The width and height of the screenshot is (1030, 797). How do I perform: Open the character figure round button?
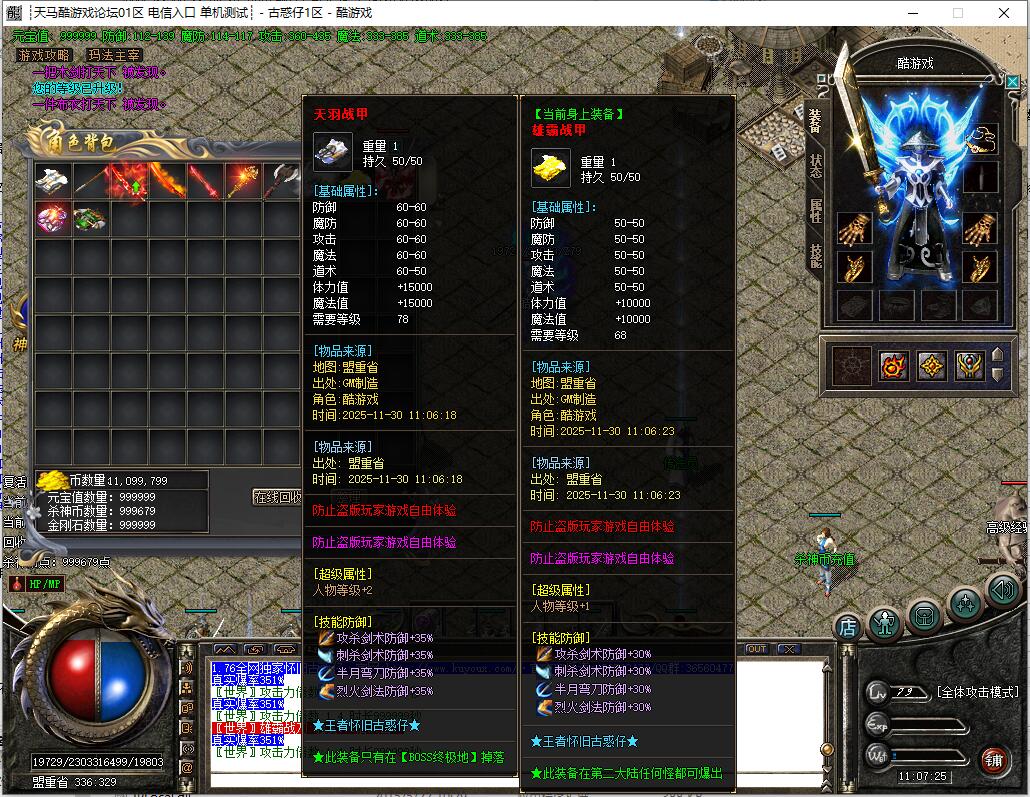click(886, 623)
